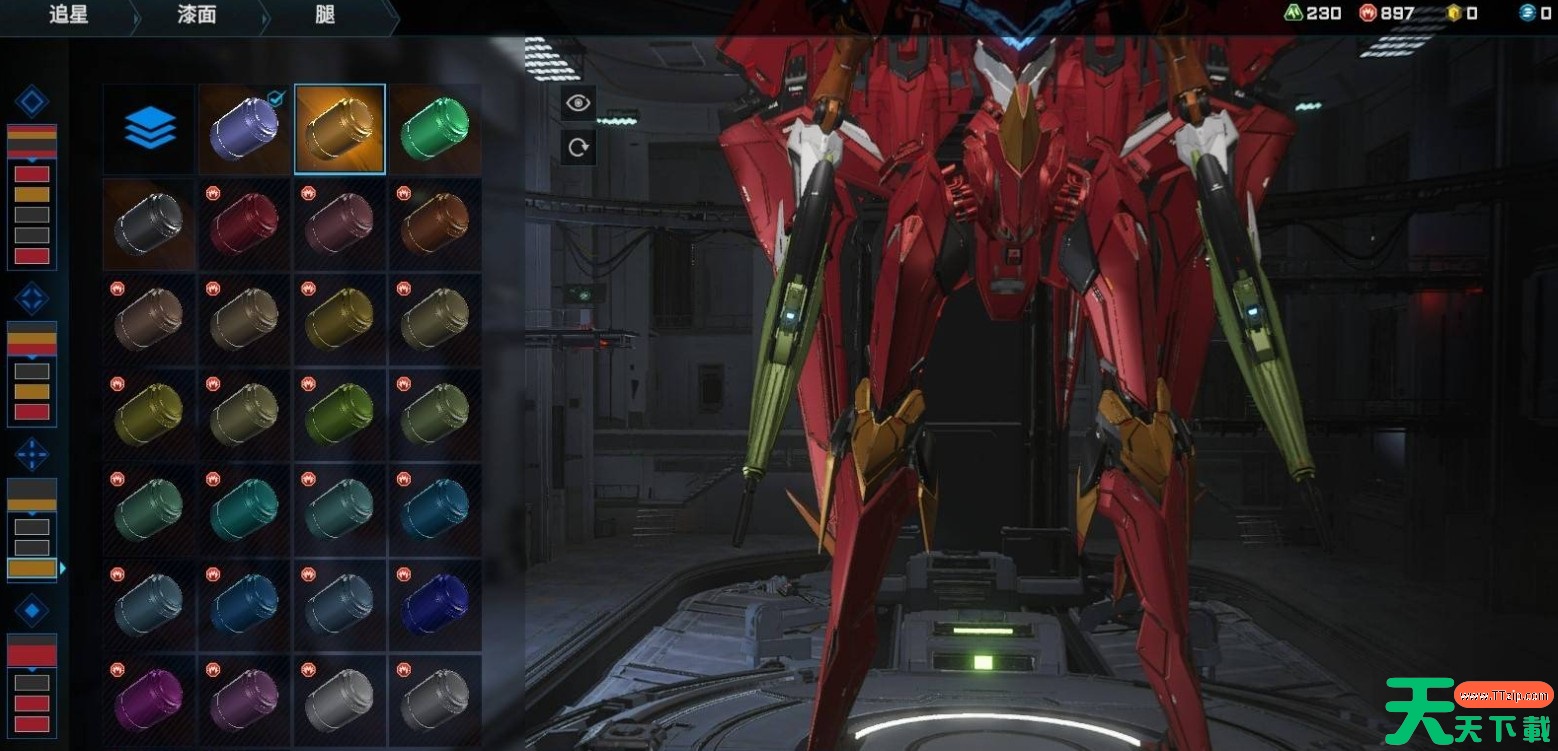Select the copper orange paint canister
This screenshot has height=751, width=1558.
pyautogui.click(x=435, y=224)
